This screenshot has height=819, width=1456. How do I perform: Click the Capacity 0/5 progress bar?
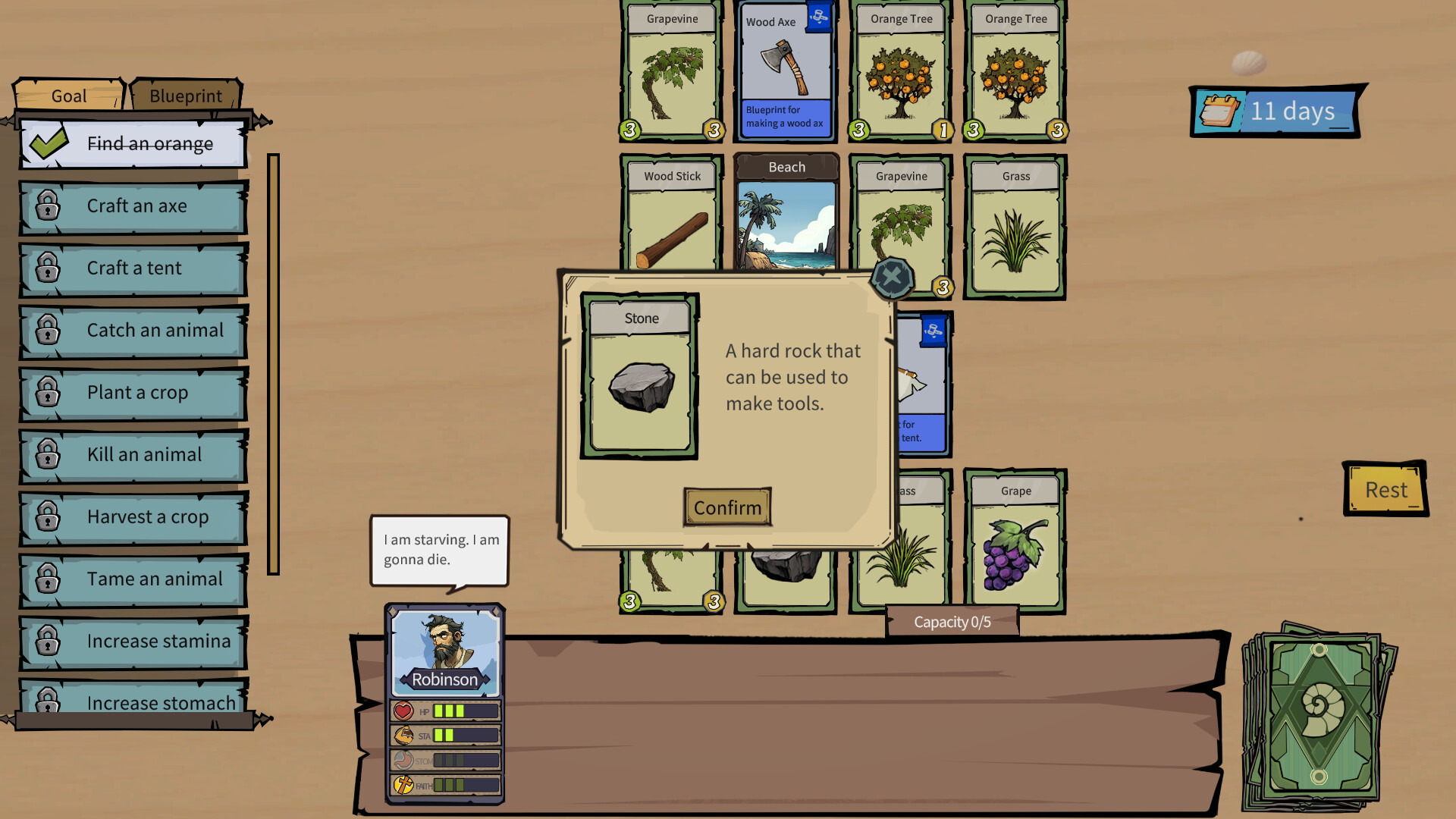[x=950, y=620]
